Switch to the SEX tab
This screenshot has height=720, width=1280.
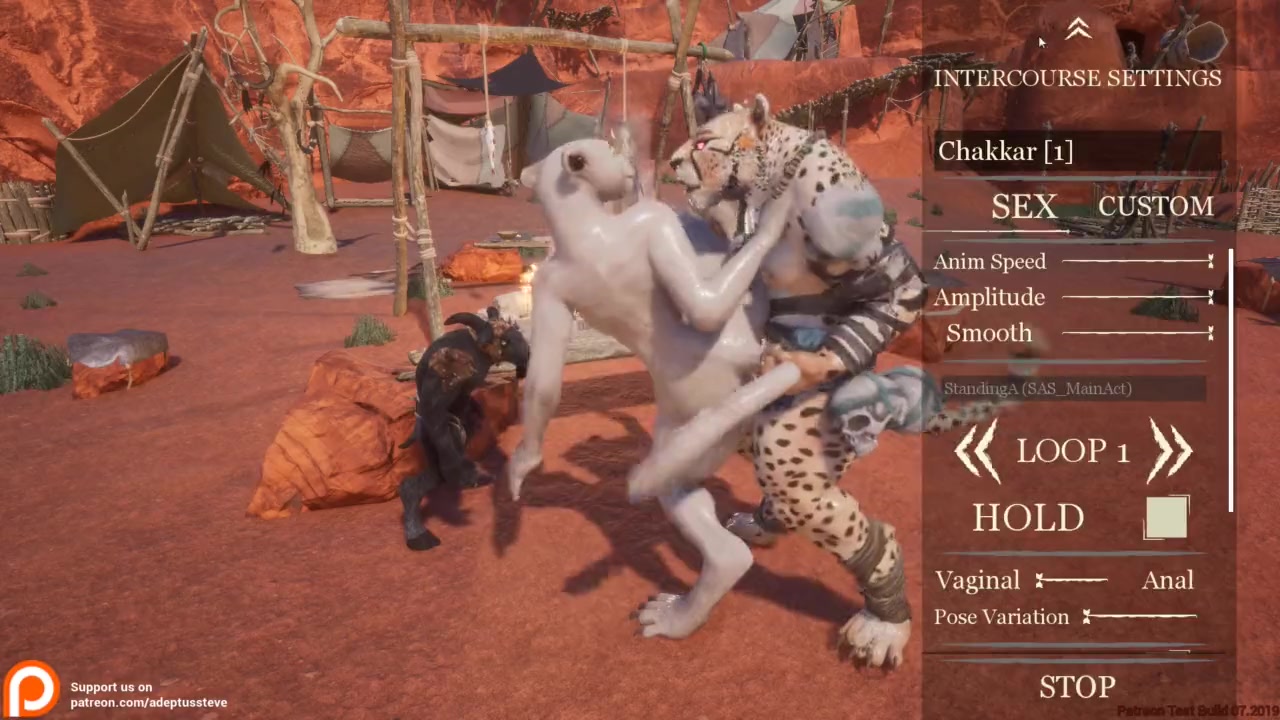pyautogui.click(x=1023, y=207)
